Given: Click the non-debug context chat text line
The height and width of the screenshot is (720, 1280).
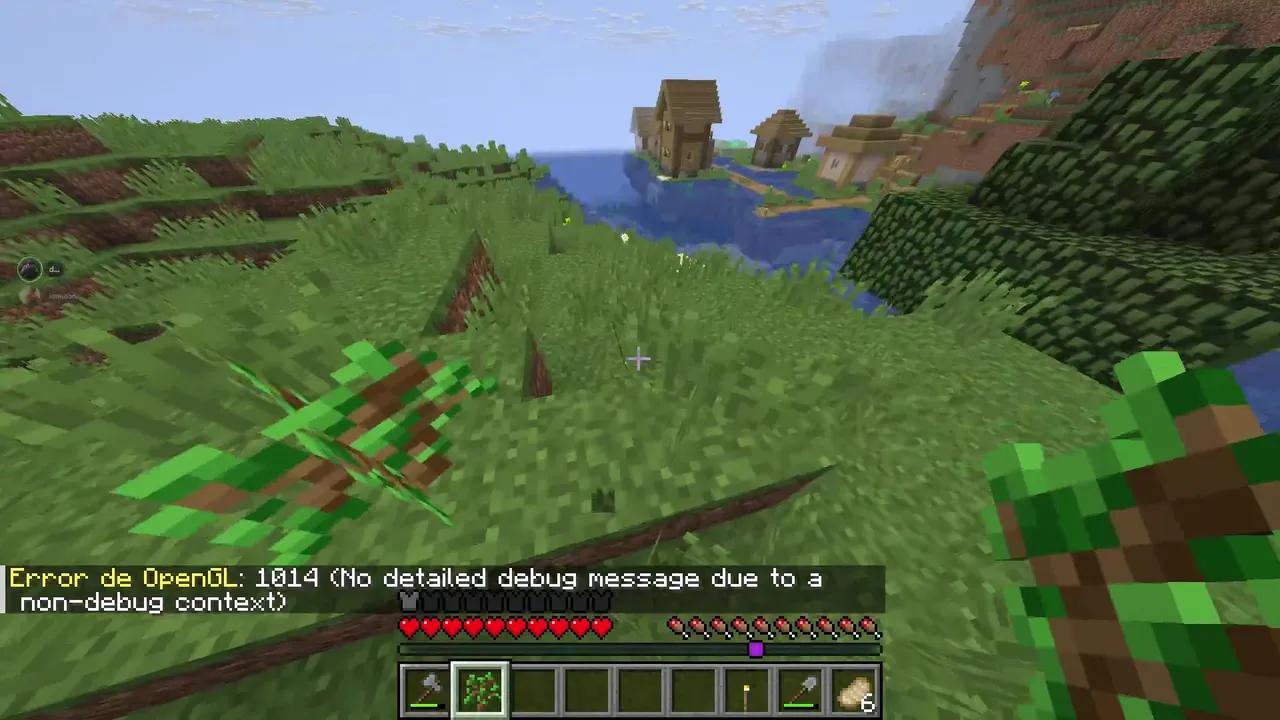Looking at the screenshot, I should click(150, 602).
